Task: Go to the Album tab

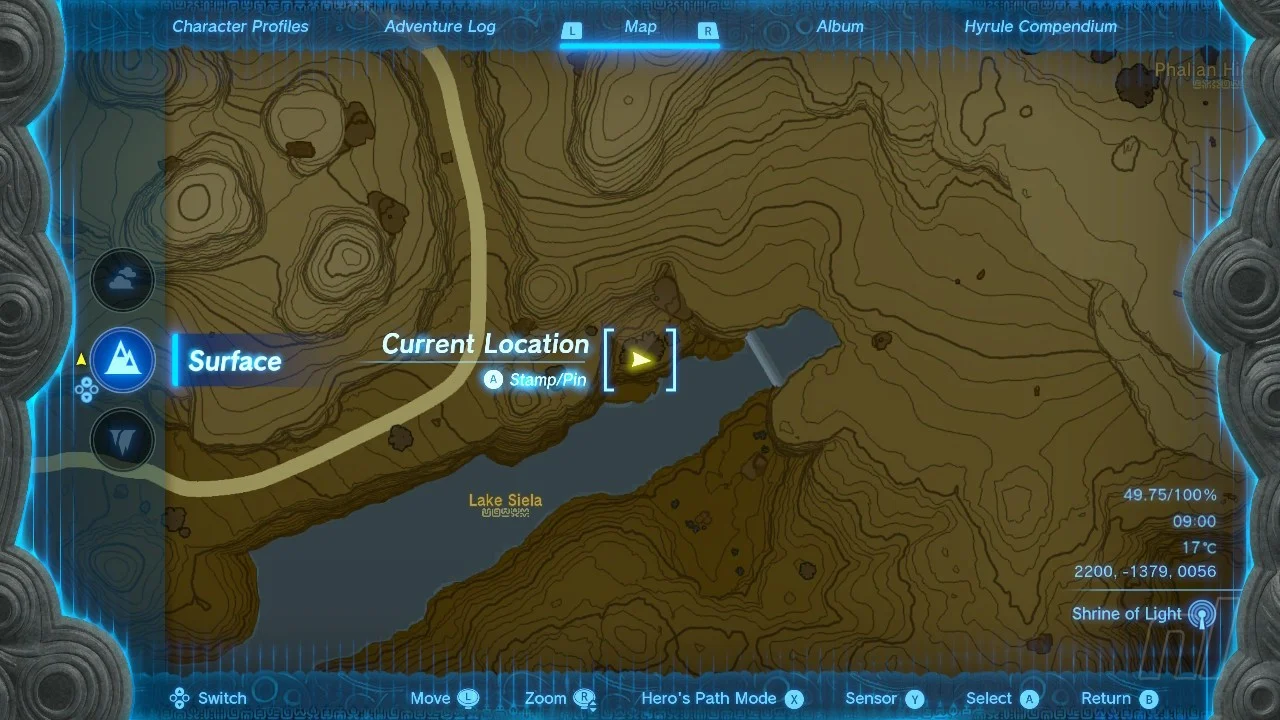Action: tap(840, 27)
